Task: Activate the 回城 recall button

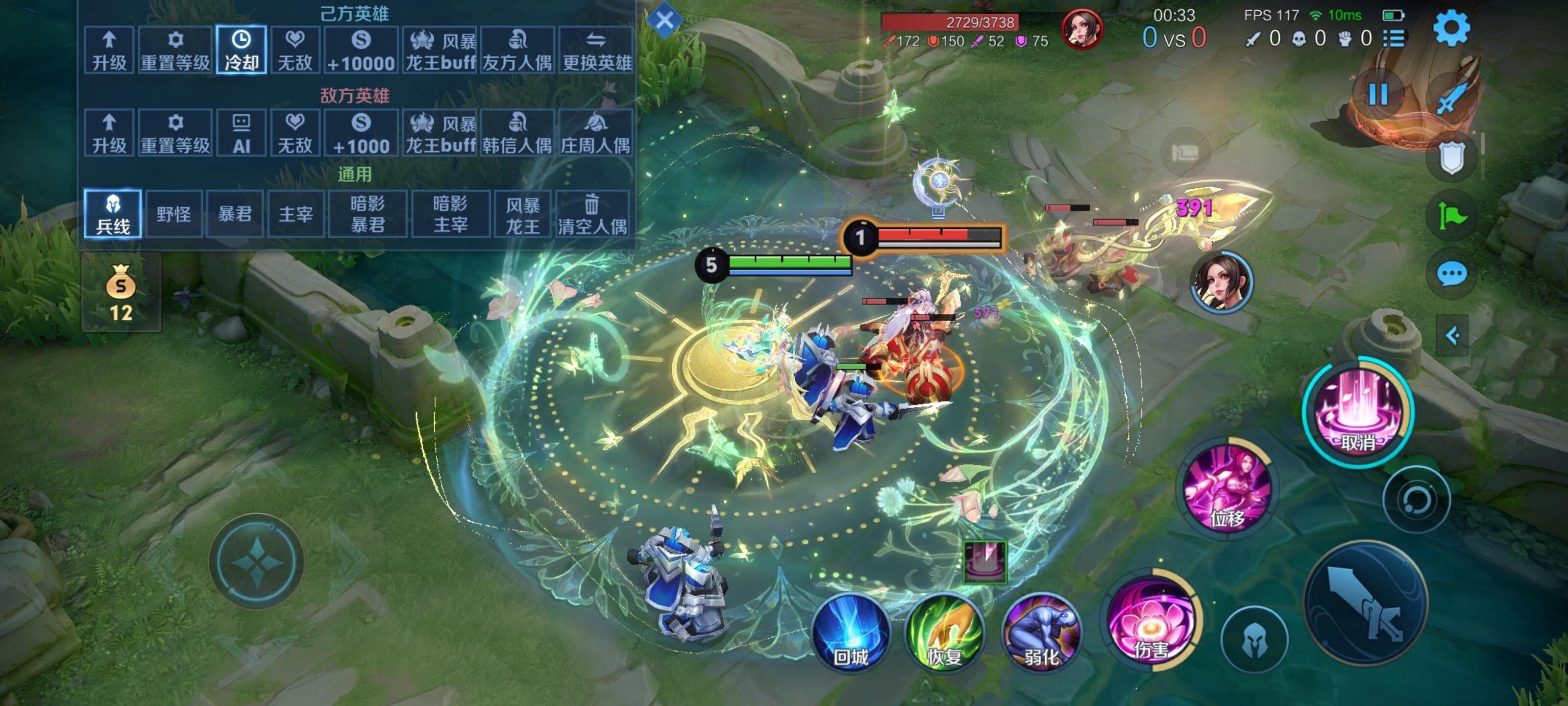Action: 851,632
